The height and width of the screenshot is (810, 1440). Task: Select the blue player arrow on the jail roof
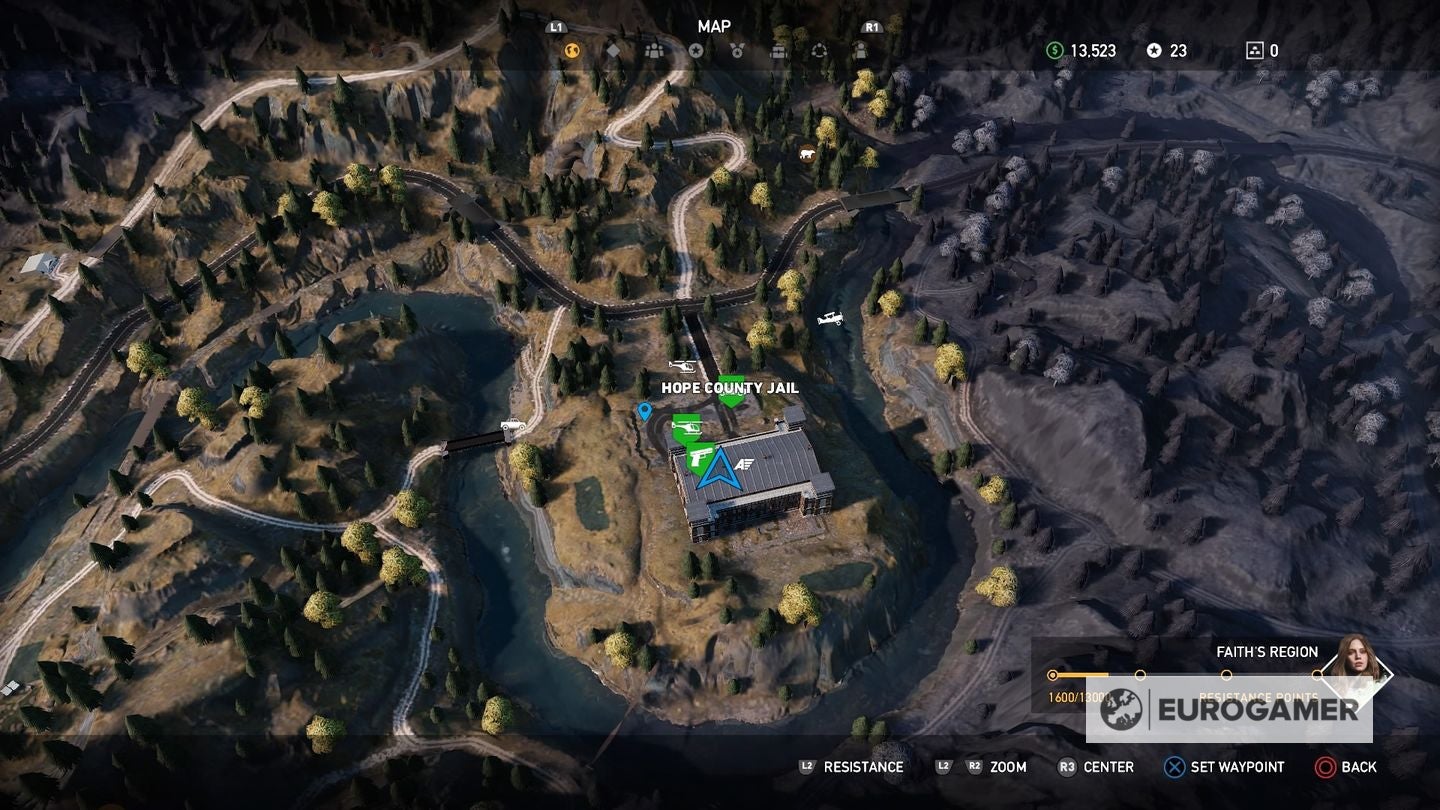pos(721,470)
